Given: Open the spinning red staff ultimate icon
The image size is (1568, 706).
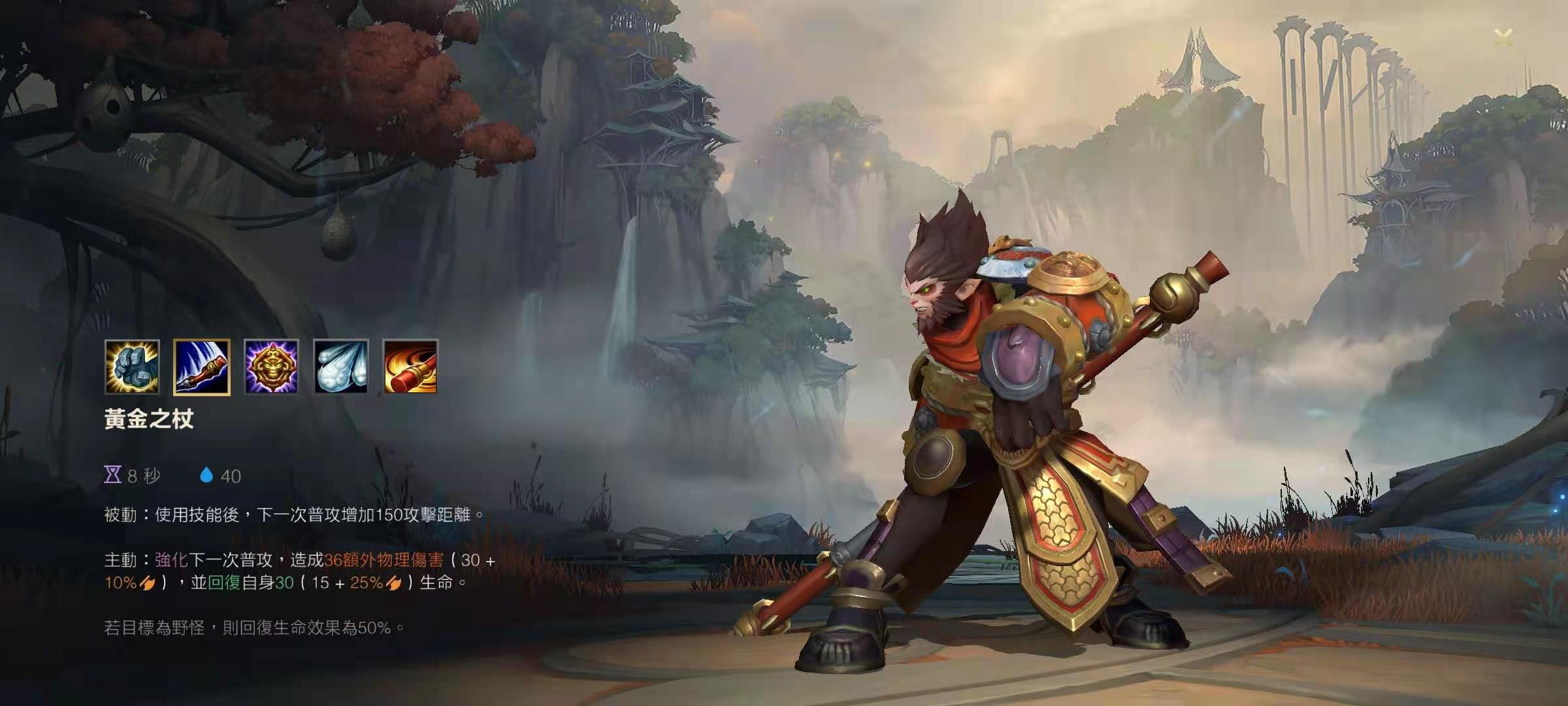Looking at the screenshot, I should pos(410,367).
